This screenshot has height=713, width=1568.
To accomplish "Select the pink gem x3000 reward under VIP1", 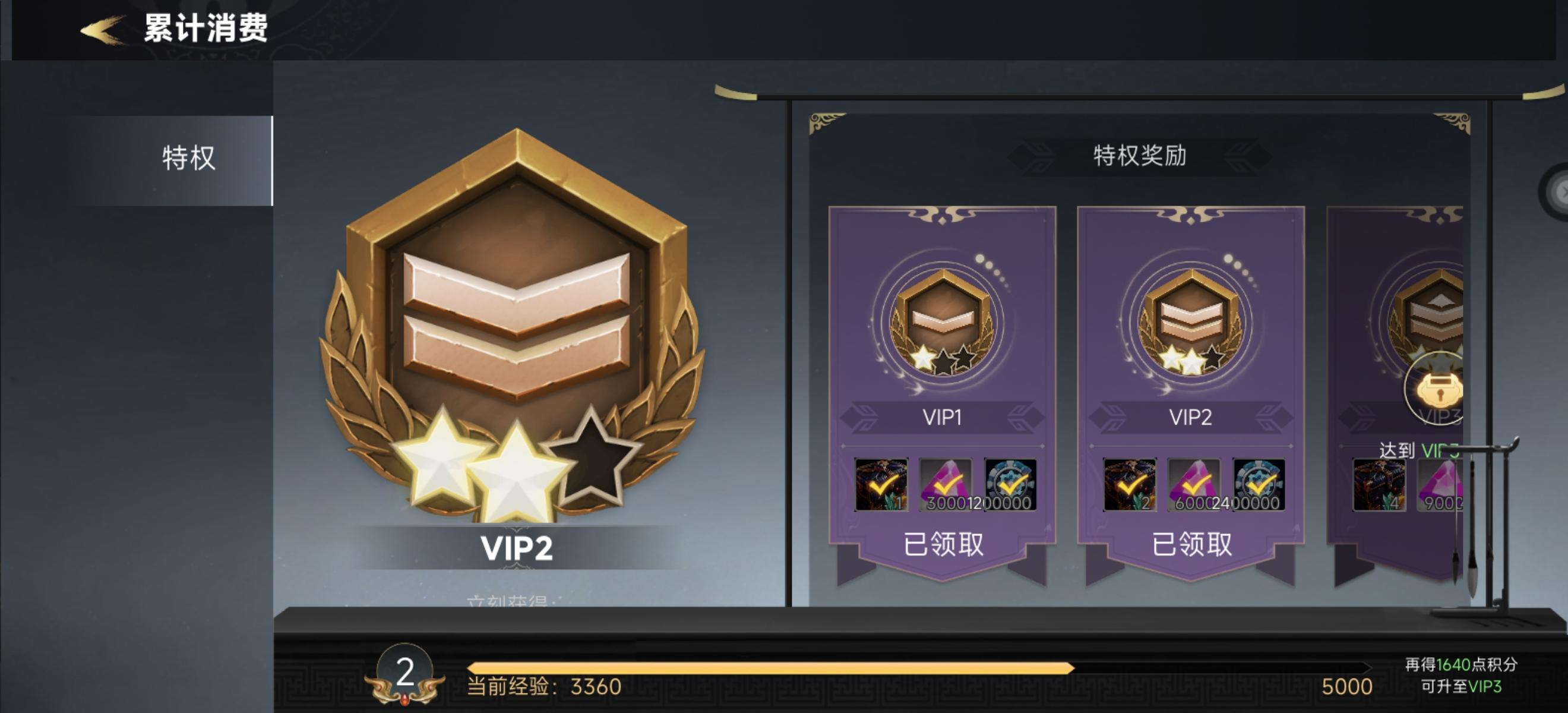I will pos(949,485).
